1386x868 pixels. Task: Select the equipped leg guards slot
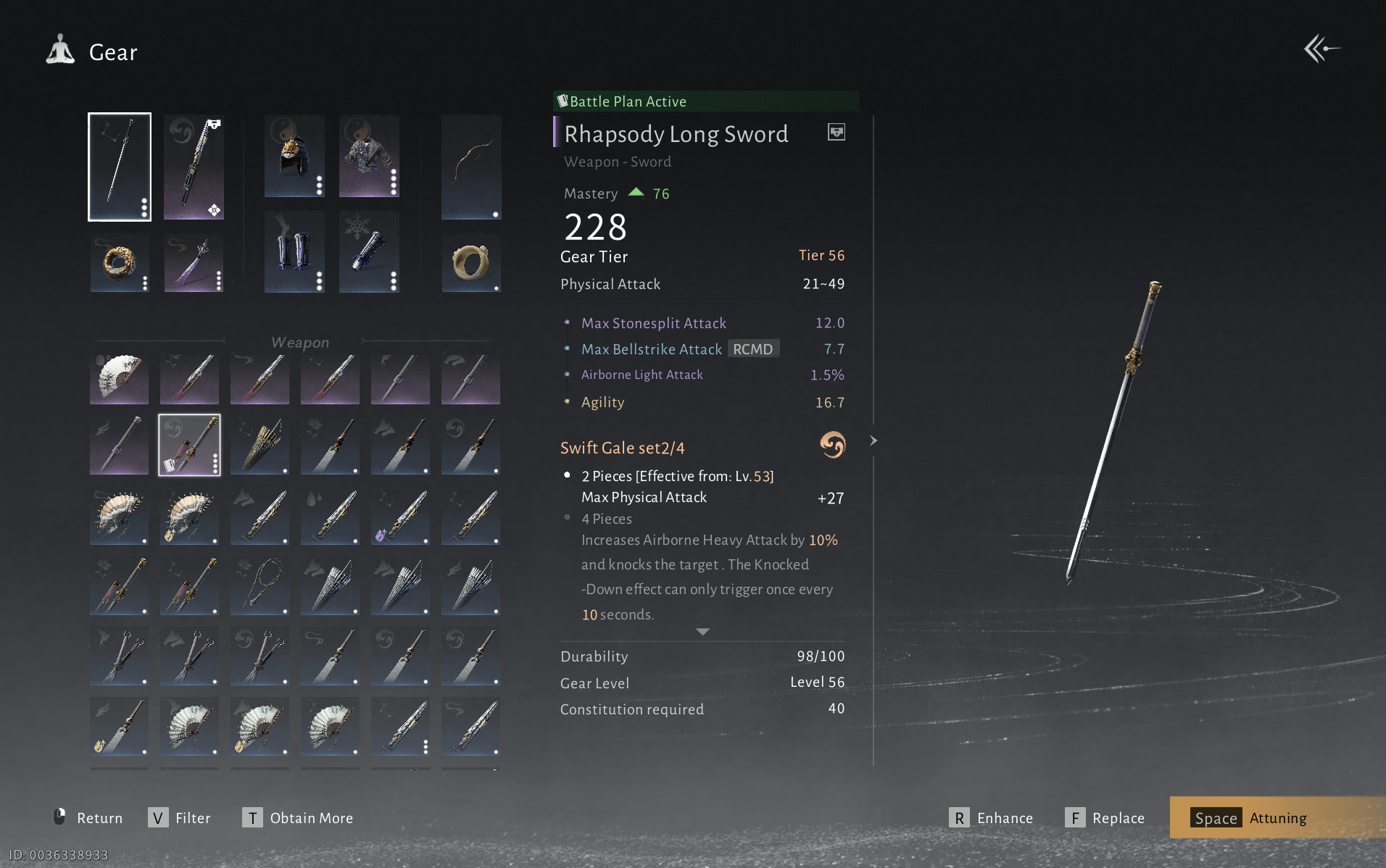[294, 251]
